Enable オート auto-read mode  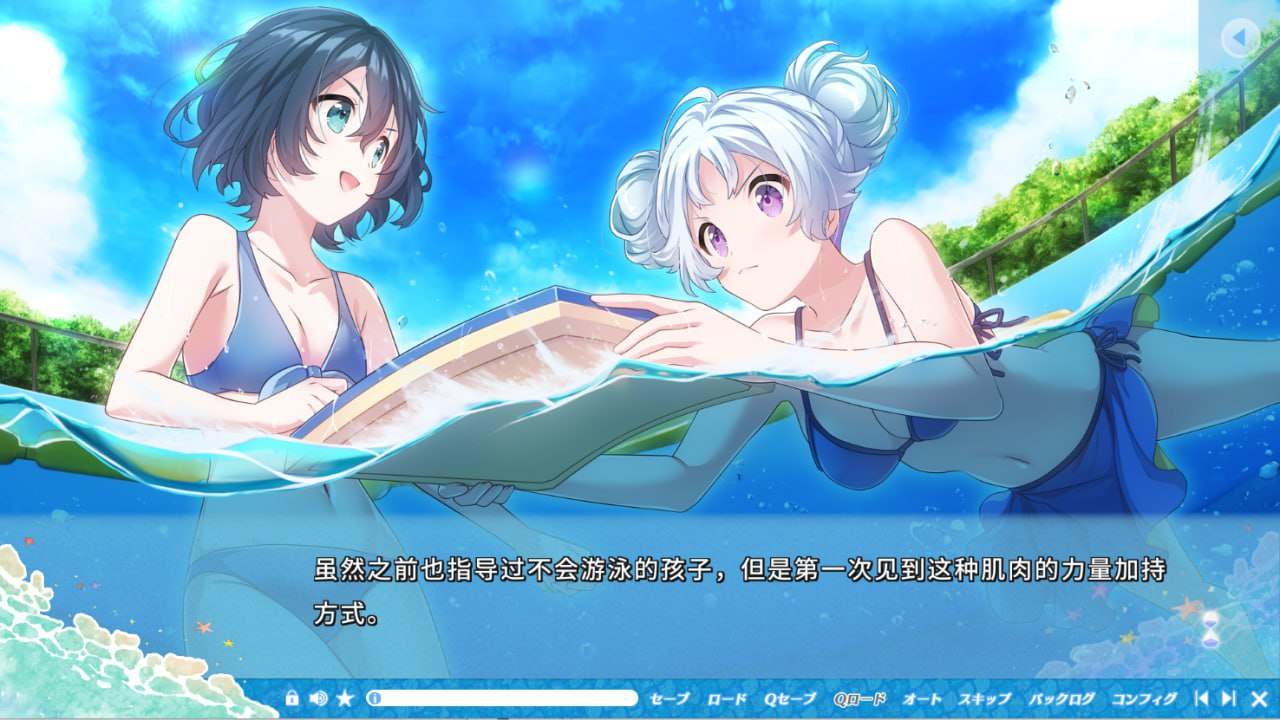coord(923,697)
